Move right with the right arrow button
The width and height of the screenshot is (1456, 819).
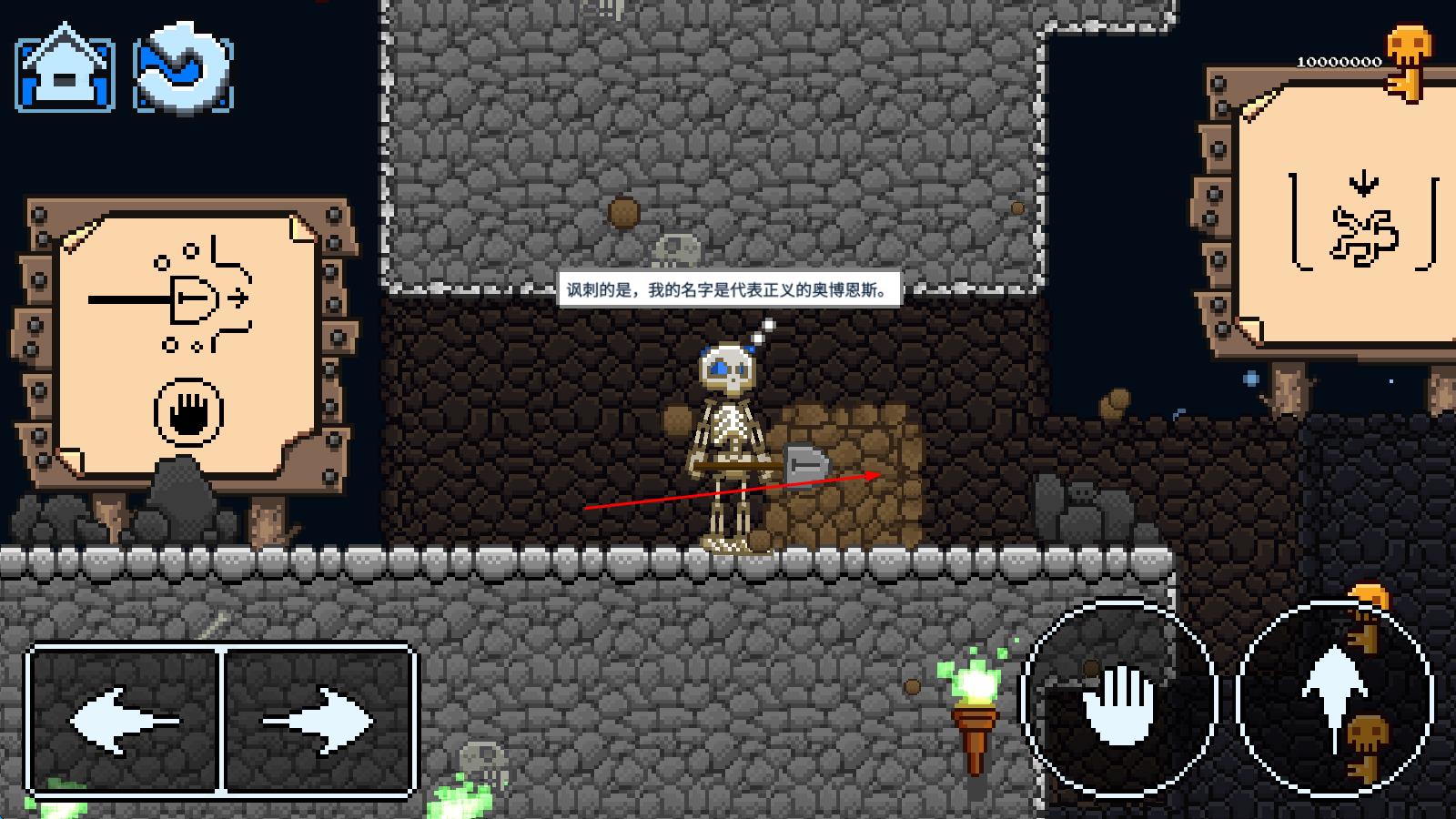pyautogui.click(x=318, y=721)
